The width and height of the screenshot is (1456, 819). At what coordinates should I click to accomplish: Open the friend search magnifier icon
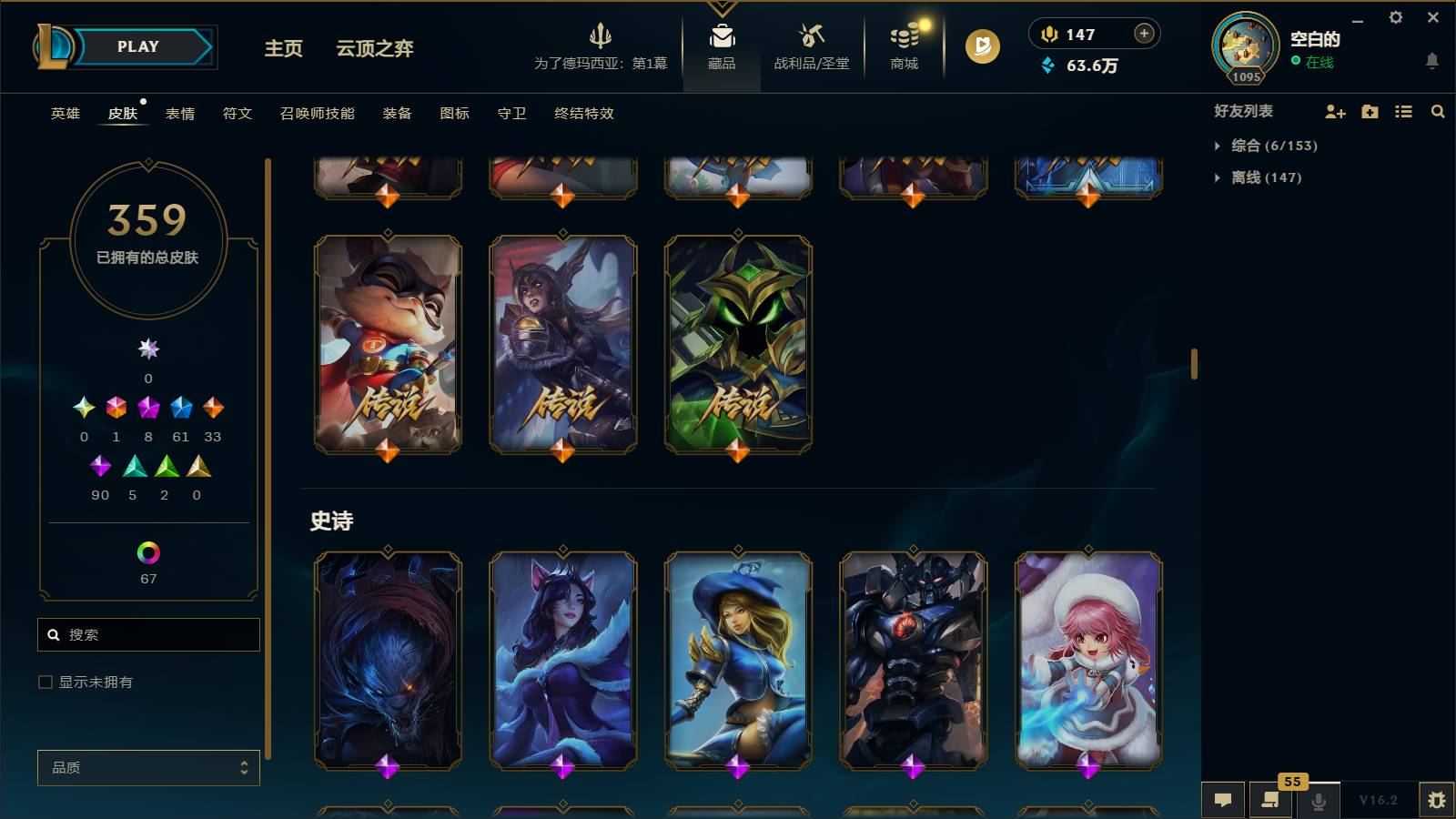click(x=1438, y=111)
